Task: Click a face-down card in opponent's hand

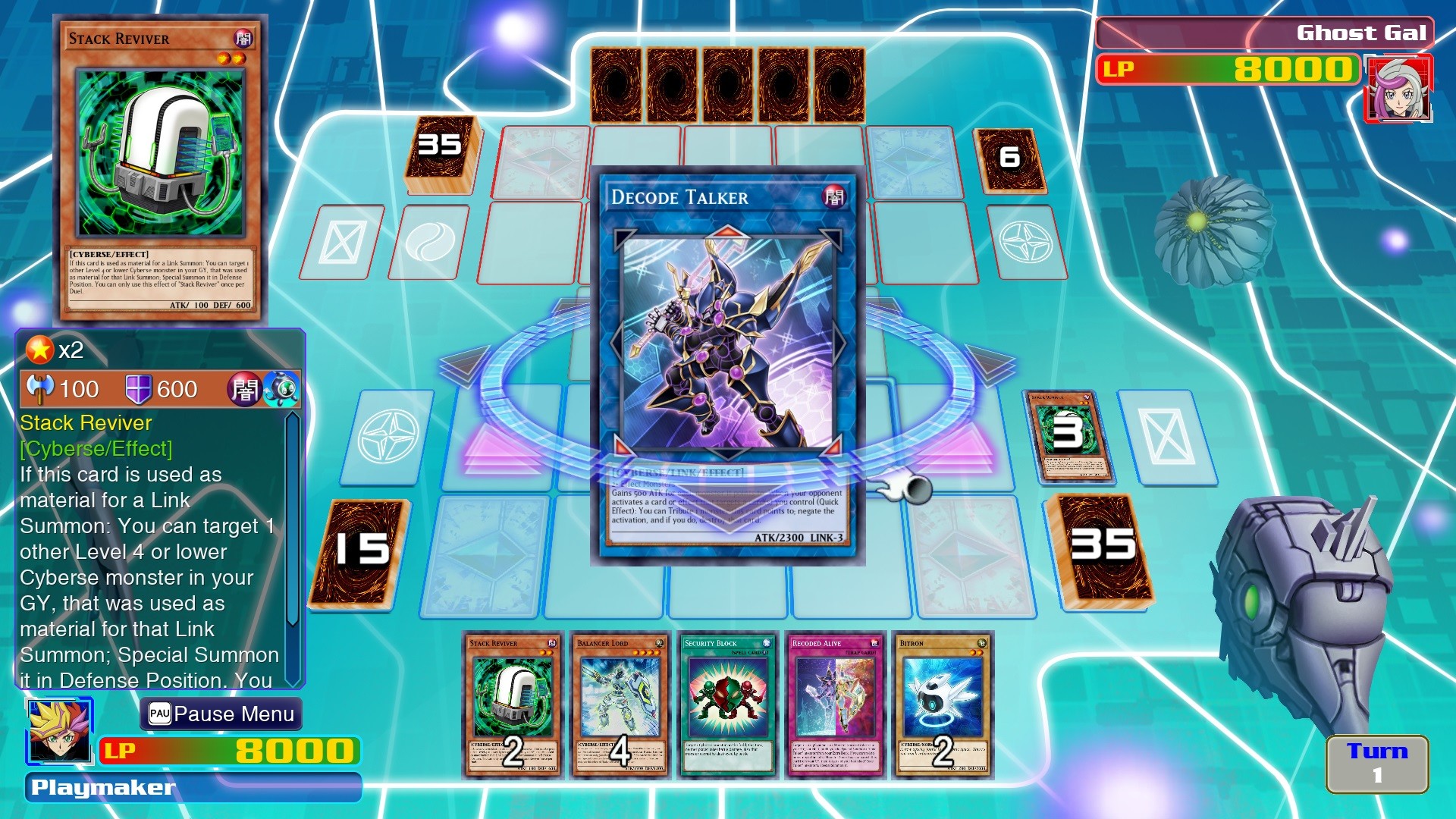Action: 729,83
